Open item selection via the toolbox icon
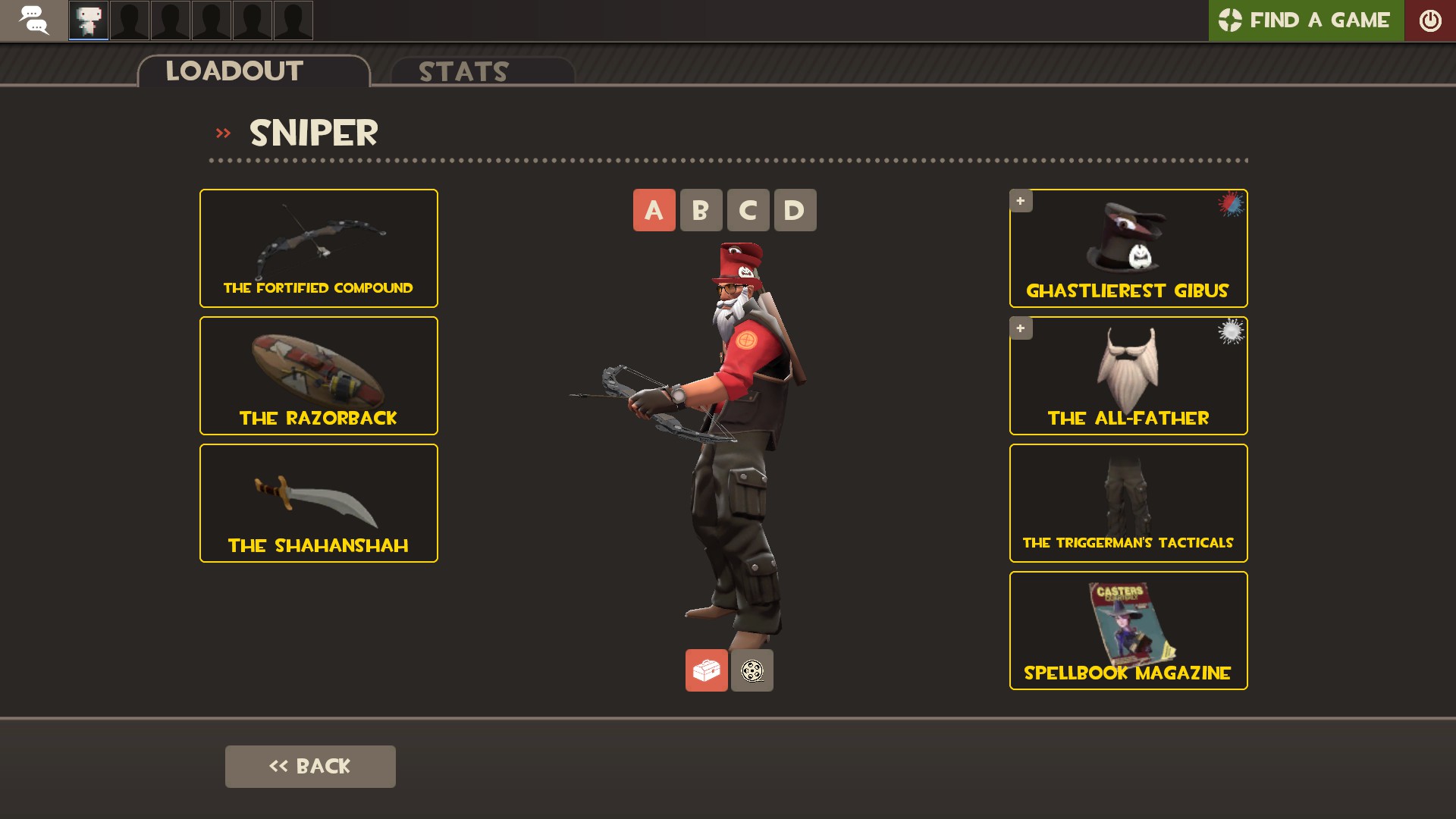Screen dimensions: 1456x819 click(x=706, y=670)
